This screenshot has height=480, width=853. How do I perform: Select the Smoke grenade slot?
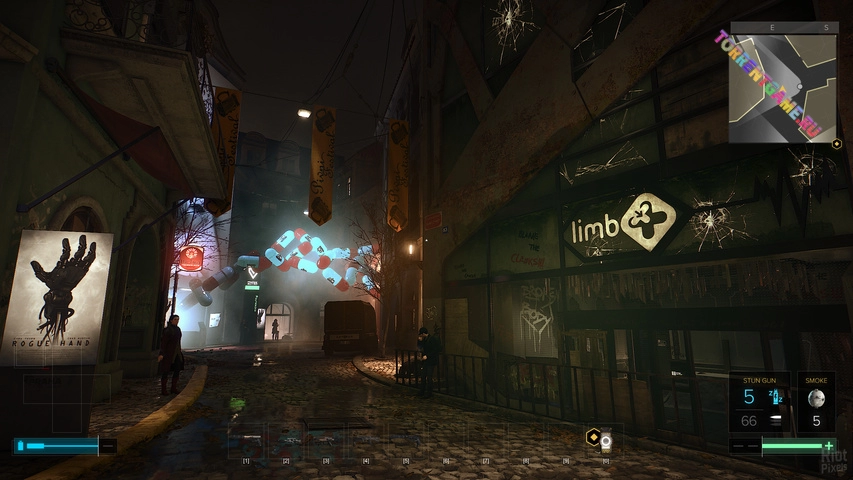coord(815,402)
